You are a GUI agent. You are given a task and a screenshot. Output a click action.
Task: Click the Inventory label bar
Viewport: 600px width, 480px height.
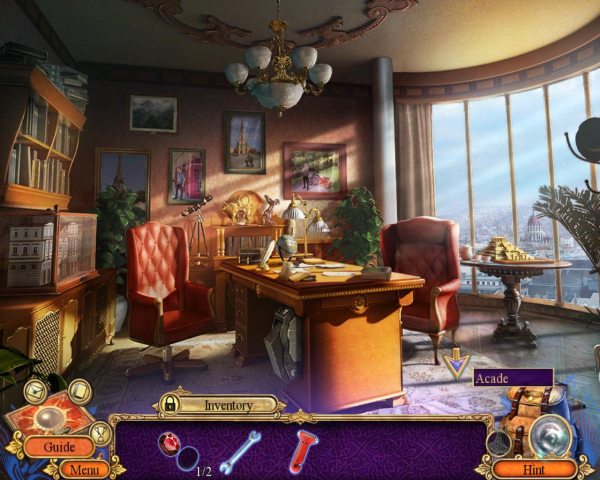tap(229, 405)
